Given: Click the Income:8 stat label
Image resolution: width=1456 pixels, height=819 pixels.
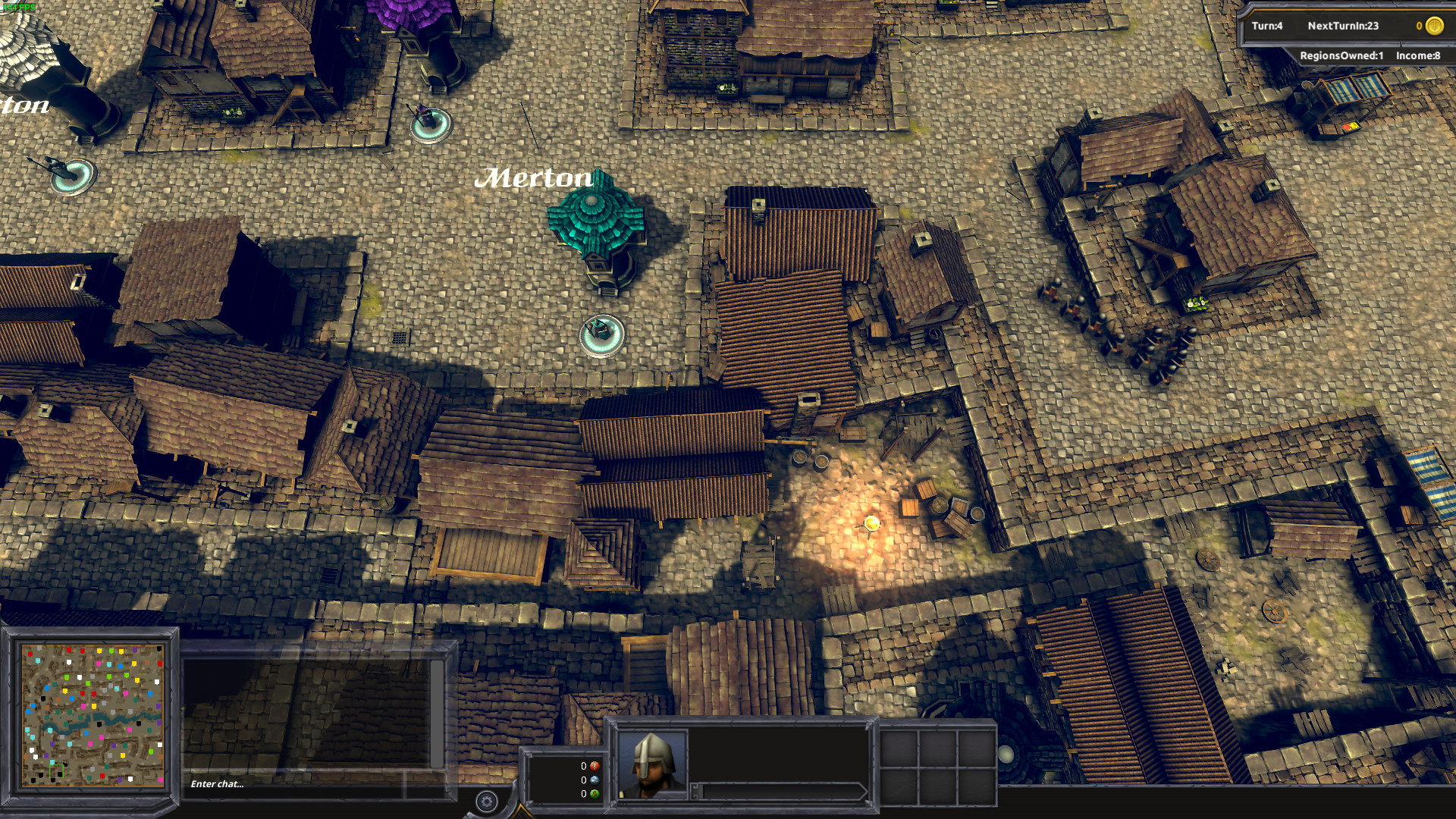Looking at the screenshot, I should point(1417,55).
